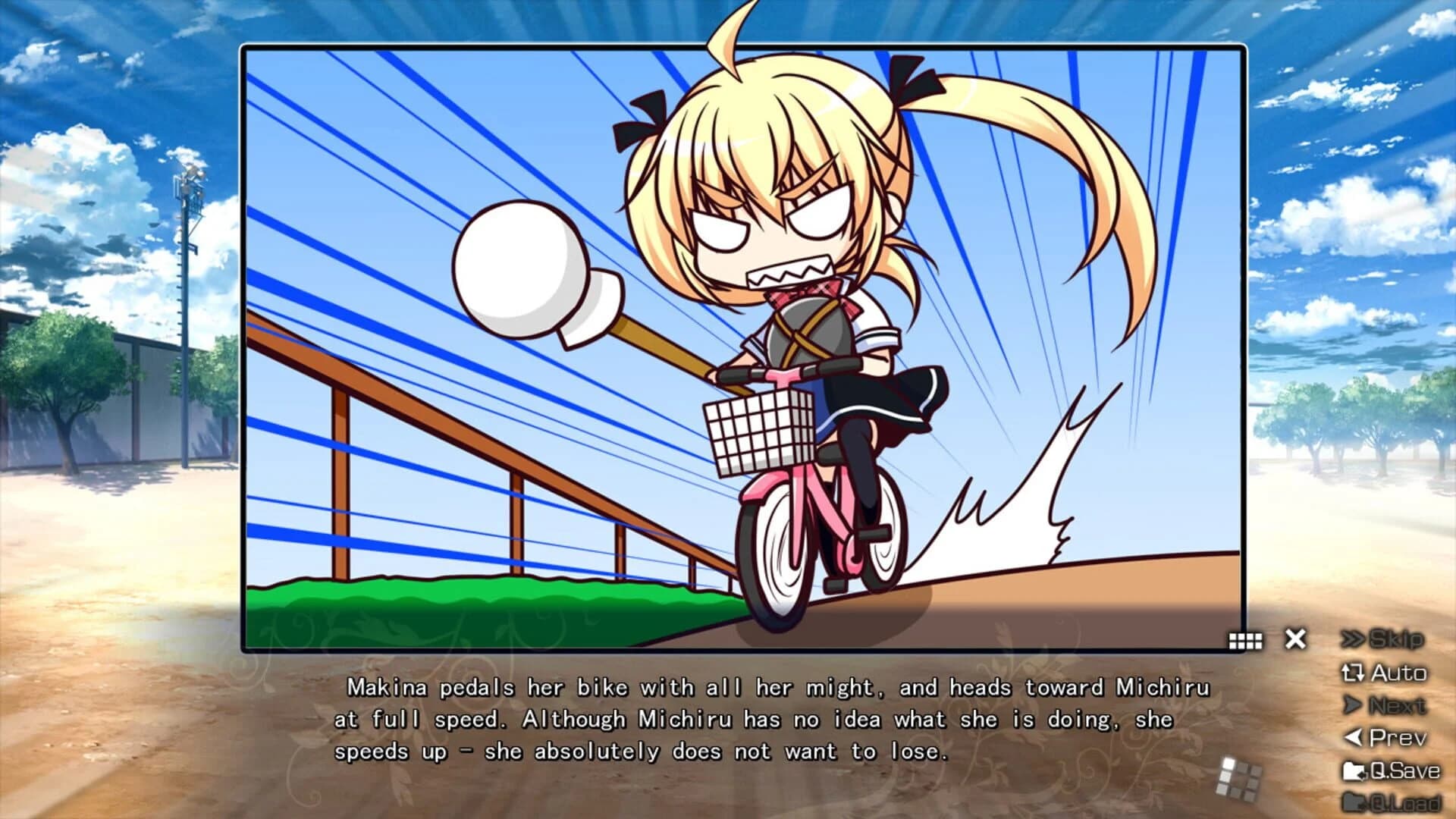
Task: Select the Auto label
Action: (x=1399, y=673)
